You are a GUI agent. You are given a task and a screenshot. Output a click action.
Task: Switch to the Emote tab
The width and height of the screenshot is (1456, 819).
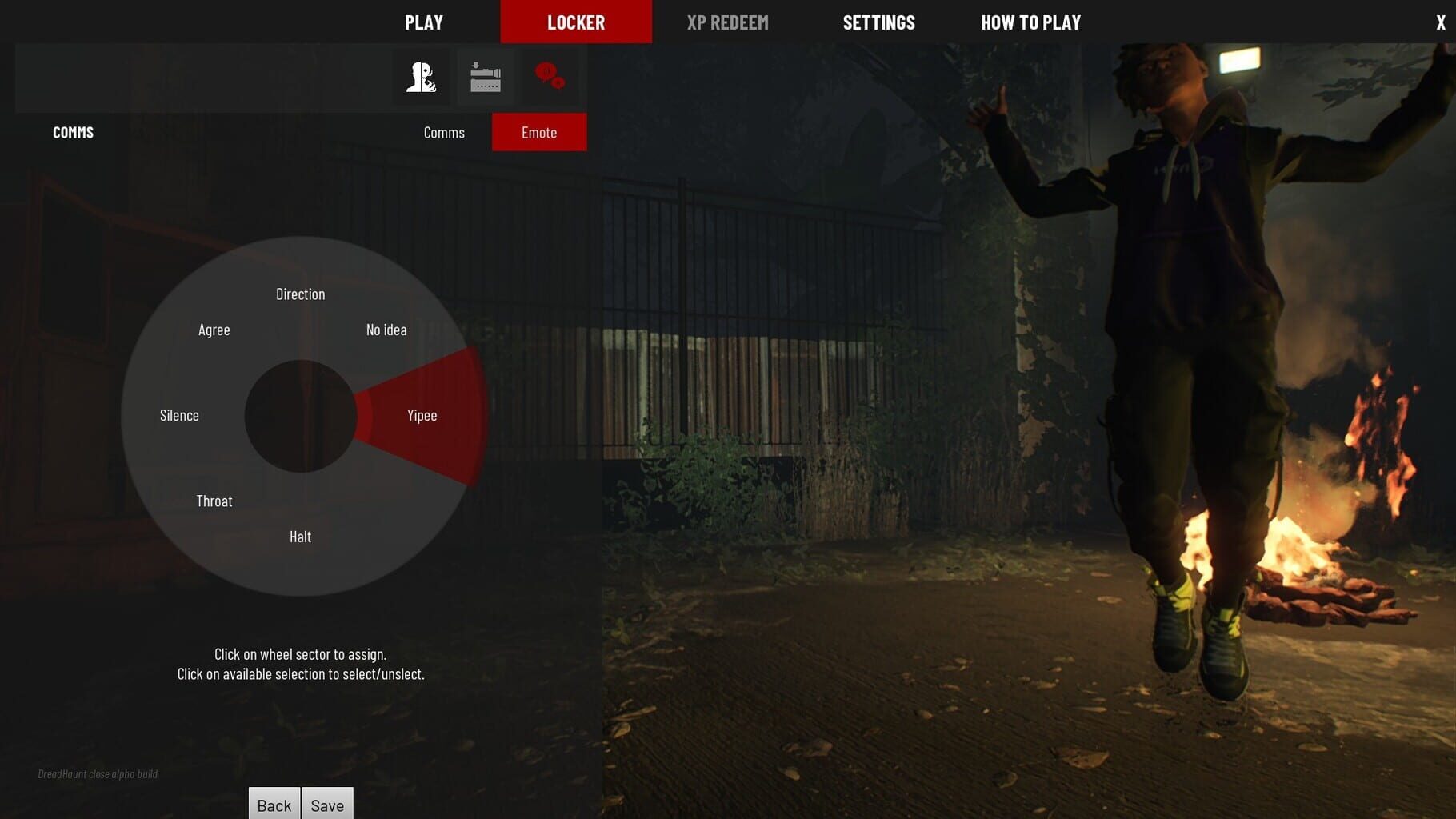[x=539, y=132]
